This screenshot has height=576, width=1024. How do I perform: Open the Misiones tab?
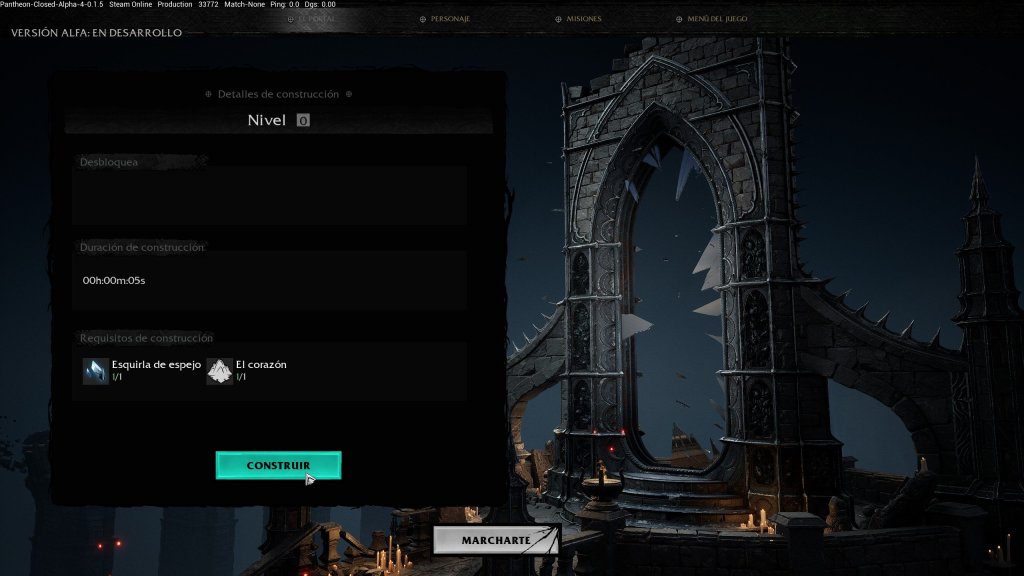point(578,19)
